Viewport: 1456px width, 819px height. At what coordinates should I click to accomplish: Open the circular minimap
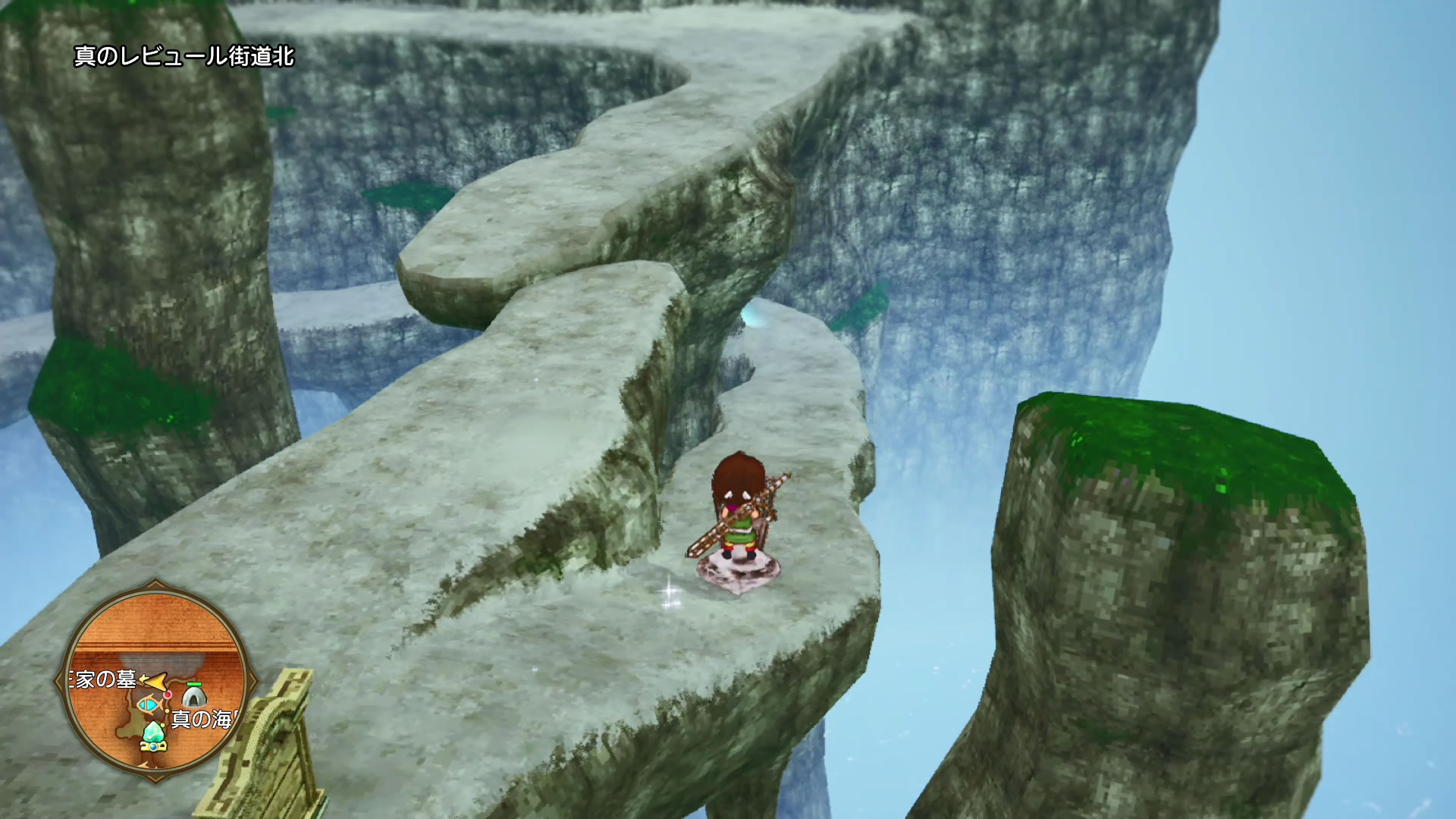(x=156, y=680)
